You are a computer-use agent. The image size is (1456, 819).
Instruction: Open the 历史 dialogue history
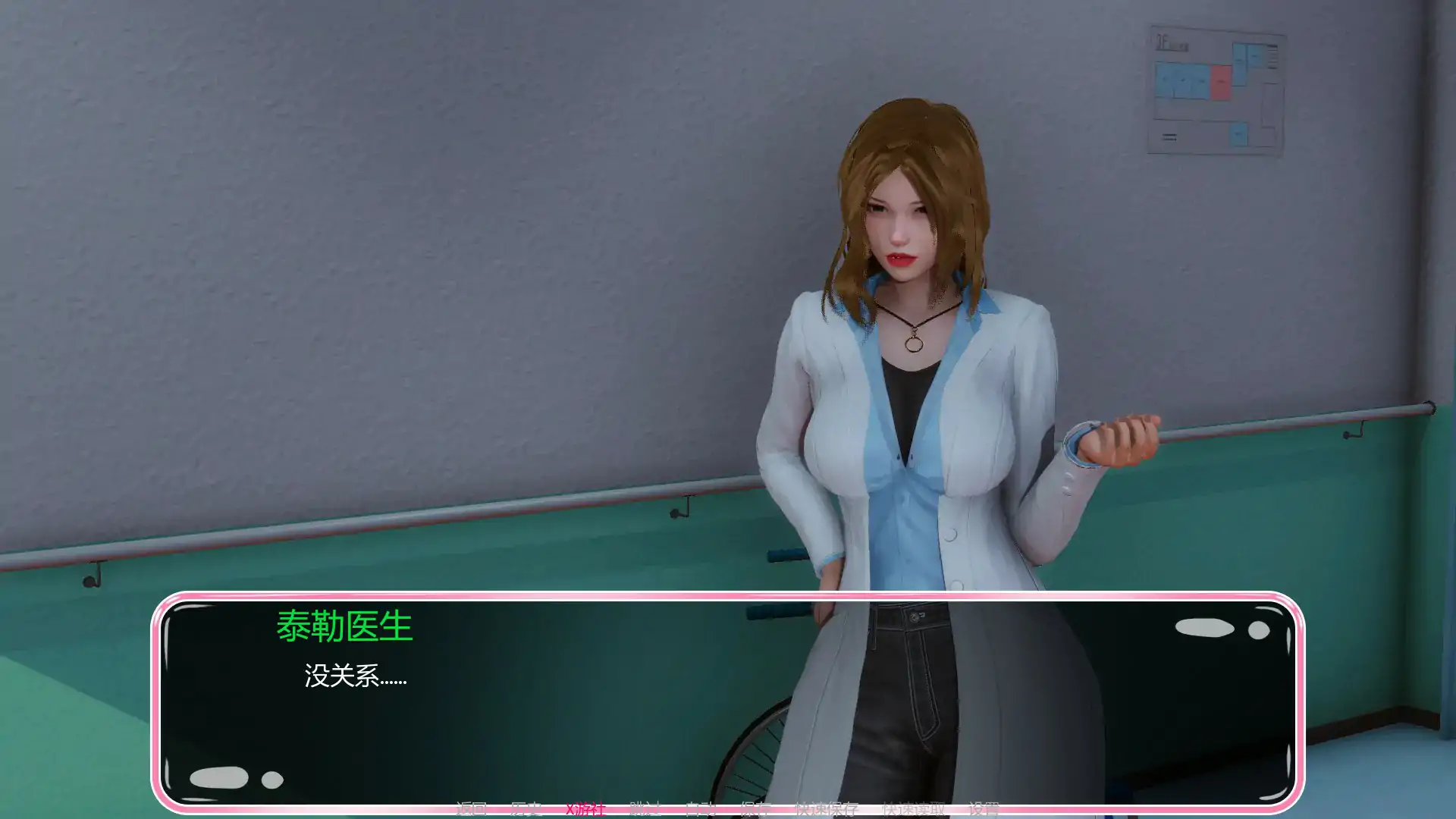pyautogui.click(x=526, y=808)
